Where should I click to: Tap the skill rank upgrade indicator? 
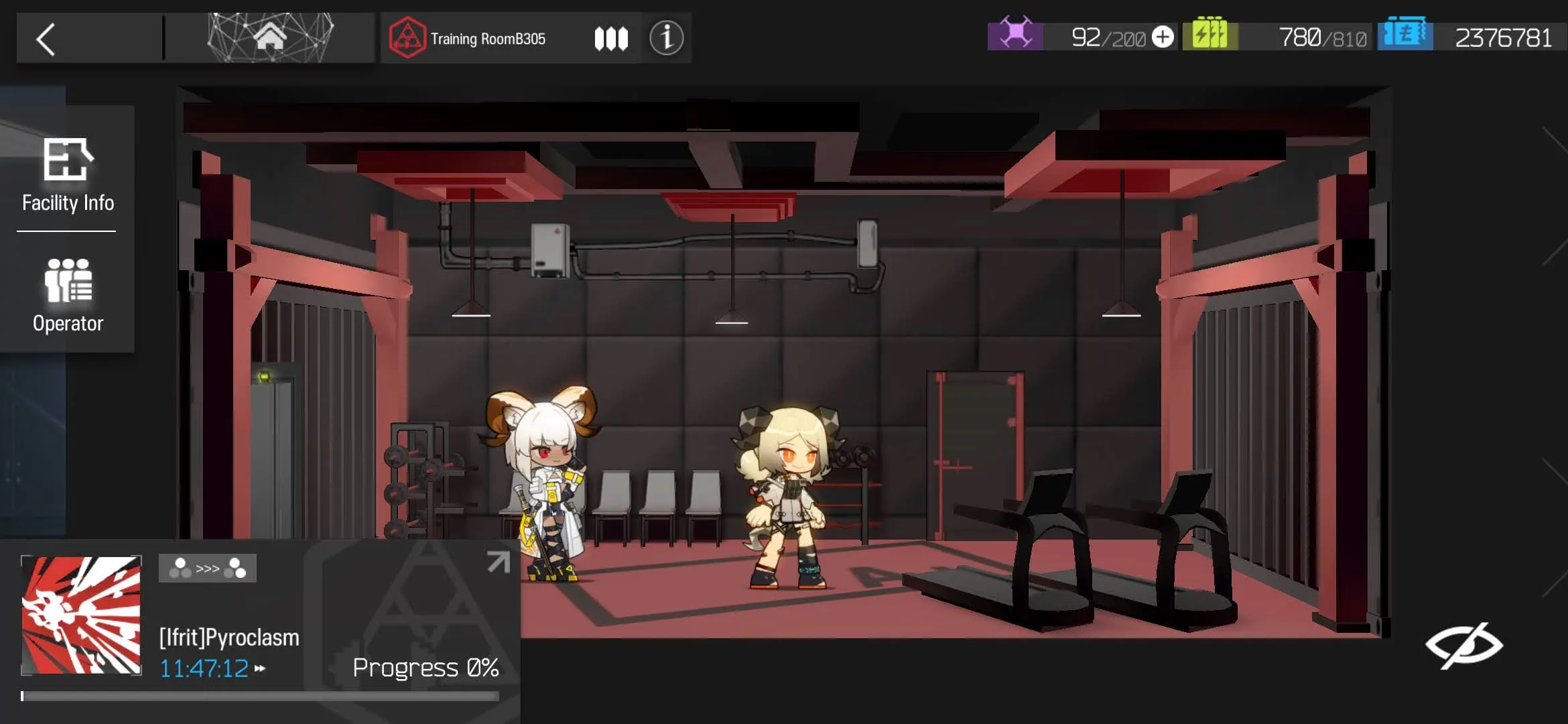click(208, 568)
